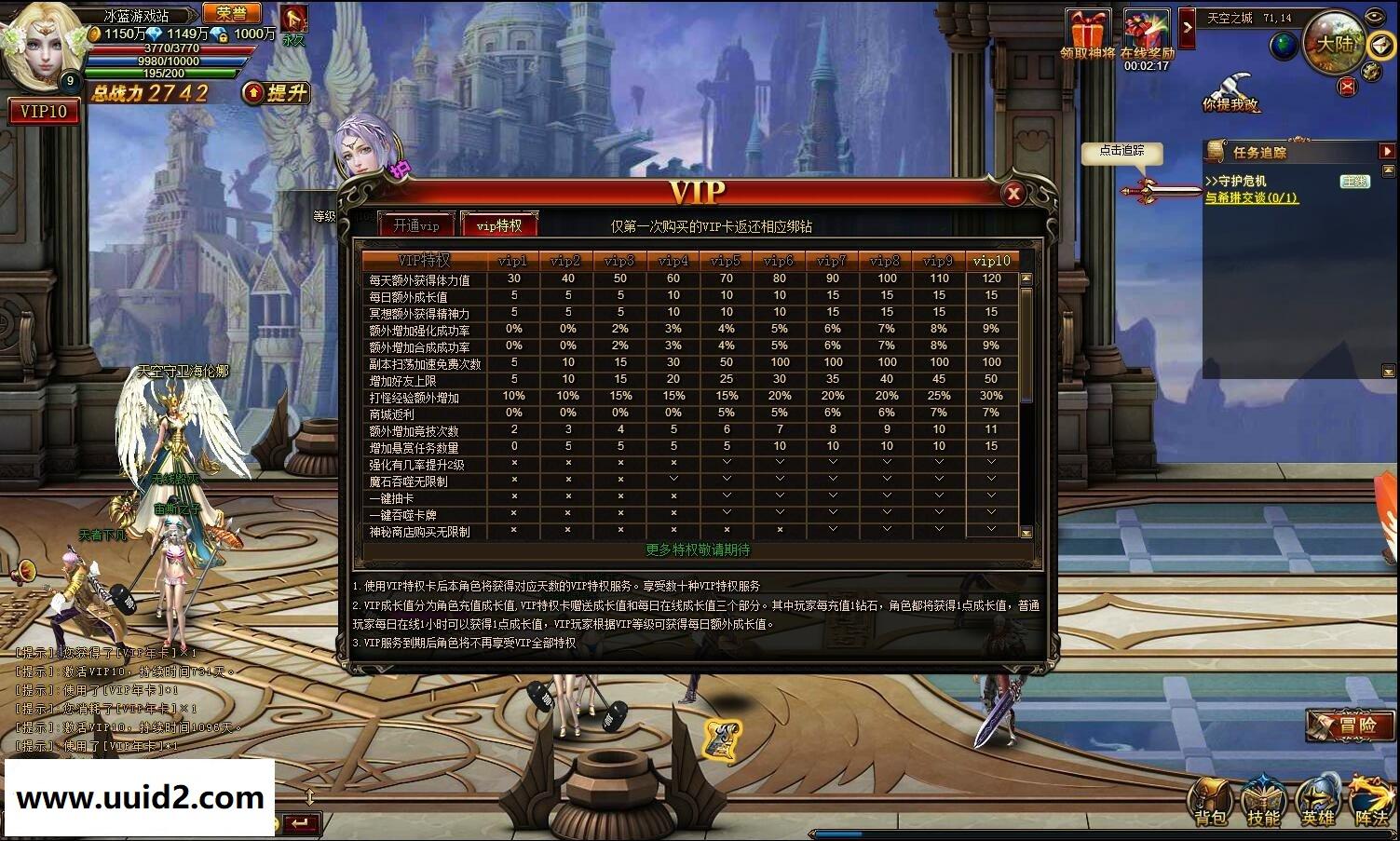The image size is (1400, 841).
Task: Open the 在线奖励 online reward box
Action: click(x=1146, y=26)
